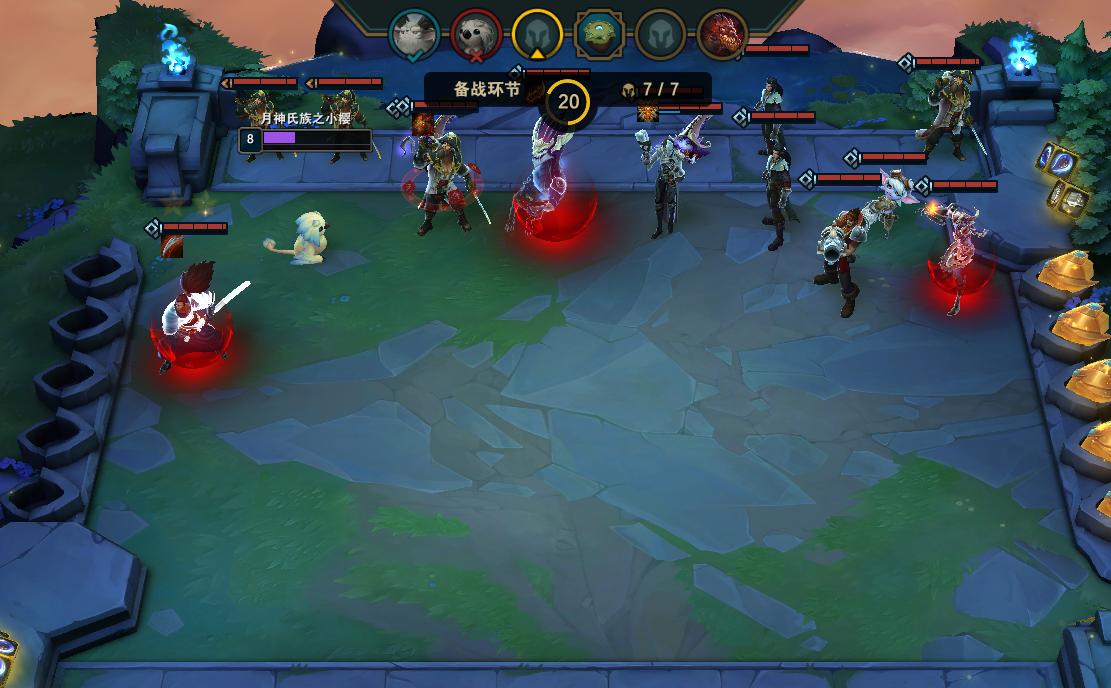This screenshot has width=1111, height=688.
Task: Select the red dragon round icon
Action: [722, 34]
